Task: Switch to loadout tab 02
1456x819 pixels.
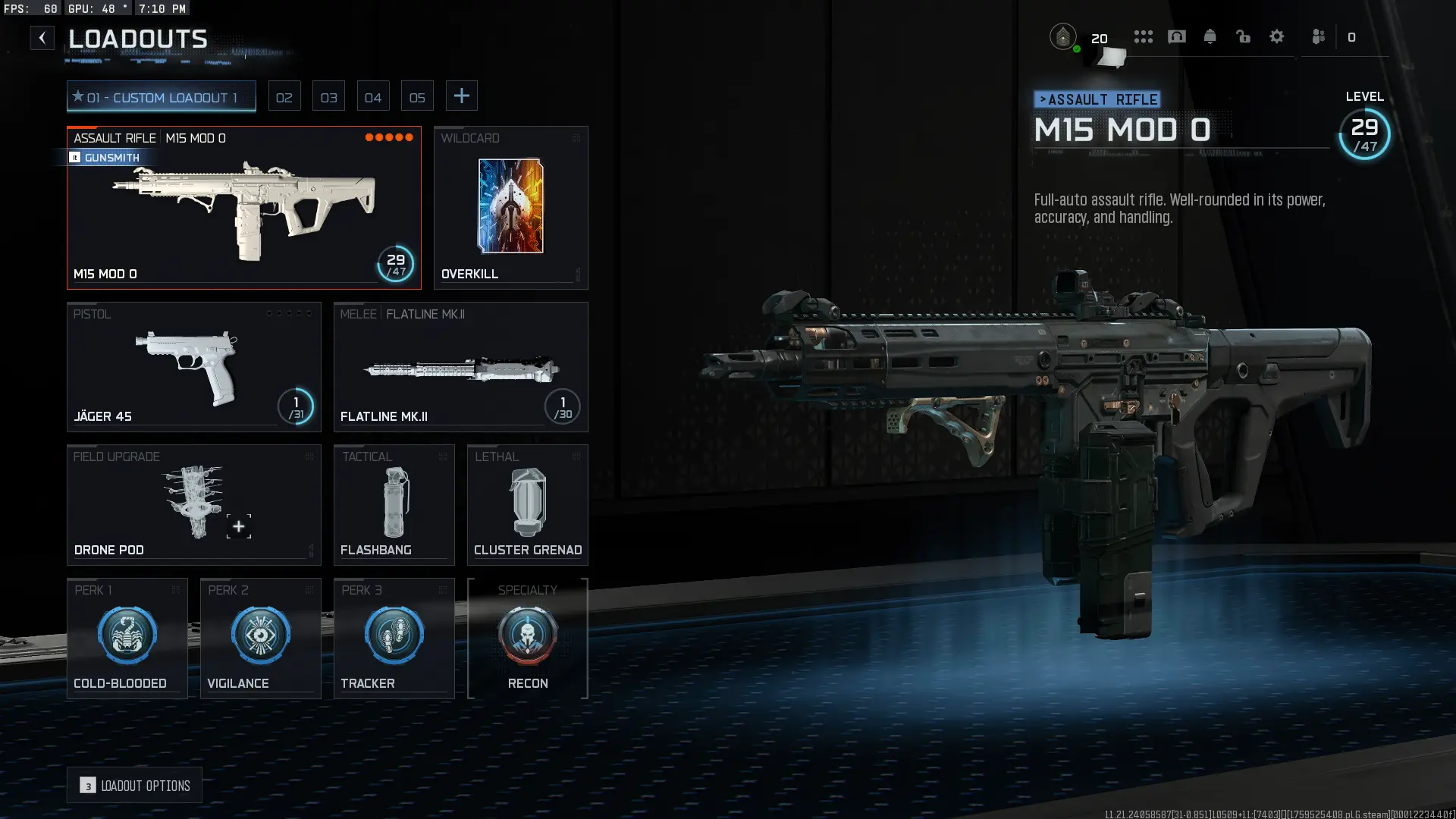Action: pyautogui.click(x=284, y=97)
